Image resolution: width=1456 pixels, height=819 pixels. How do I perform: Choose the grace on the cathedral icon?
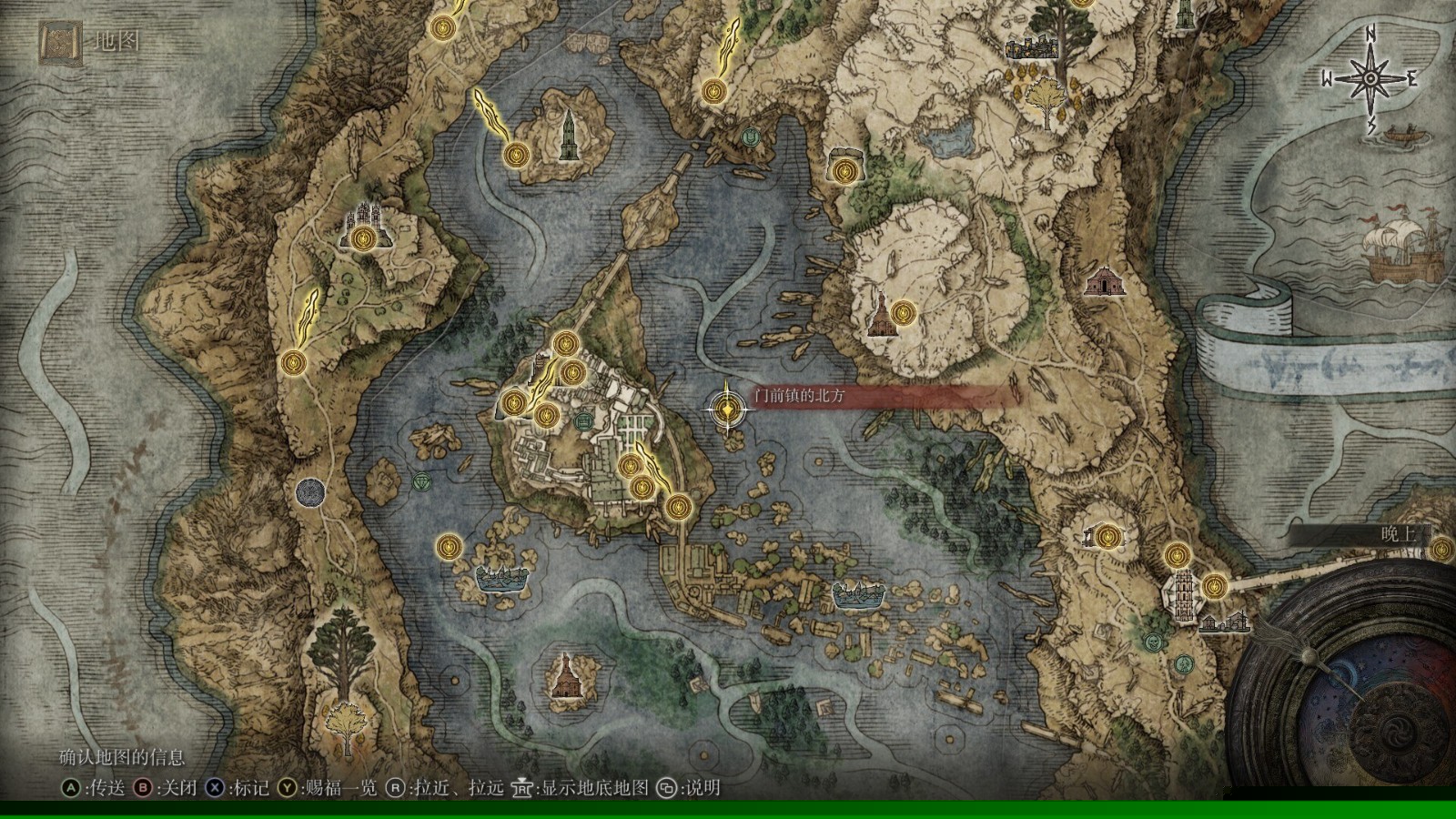pos(365,238)
